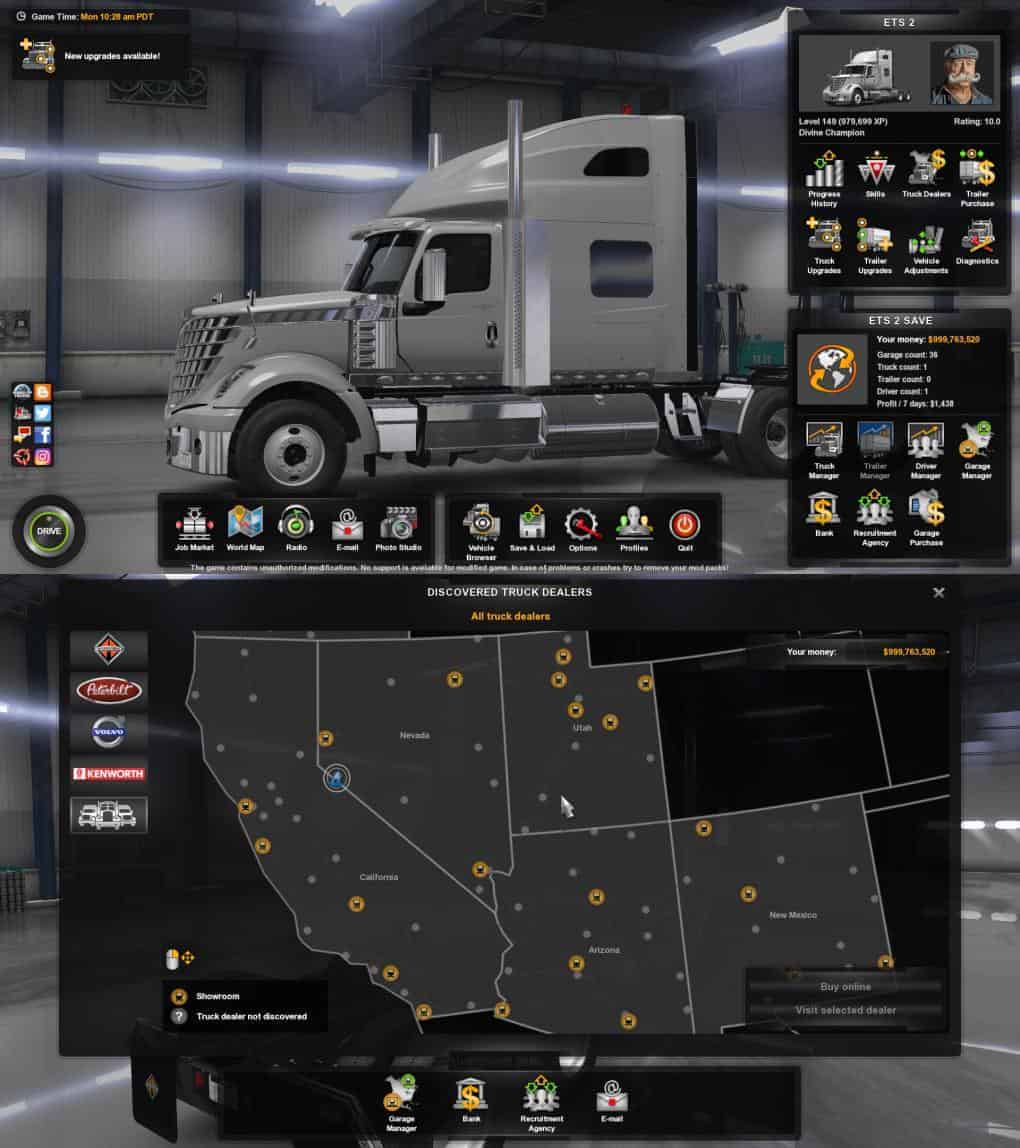Filter dealers by Peterbilt brand
1020x1148 pixels.
[109, 690]
